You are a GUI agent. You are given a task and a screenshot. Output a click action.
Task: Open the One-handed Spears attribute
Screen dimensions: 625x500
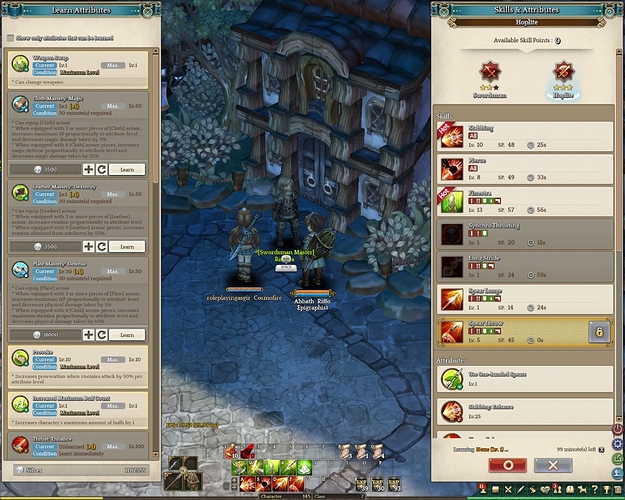[452, 378]
